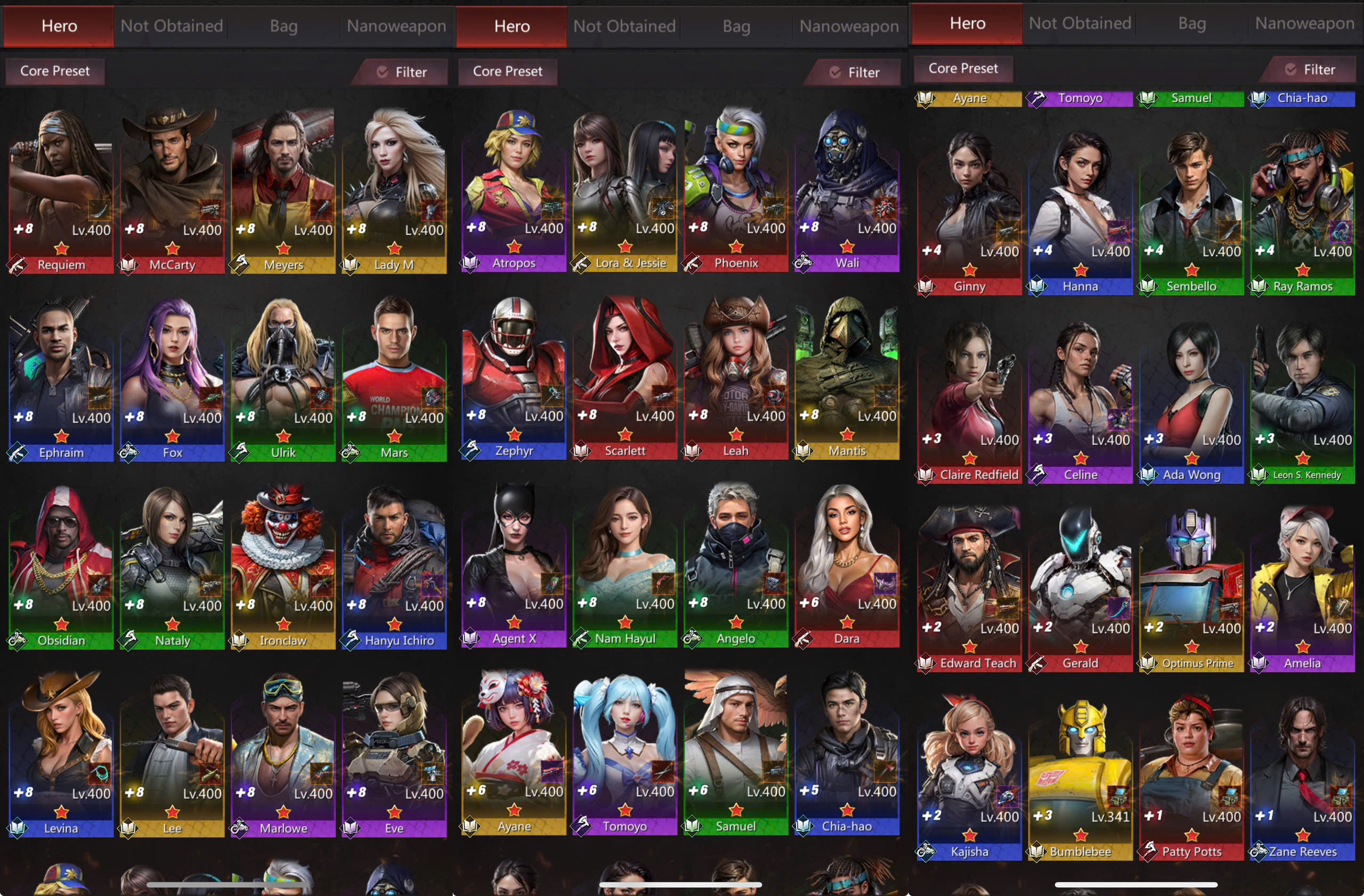This screenshot has width=1364, height=896.
Task: Select the Requiem hero card
Action: pos(60,189)
